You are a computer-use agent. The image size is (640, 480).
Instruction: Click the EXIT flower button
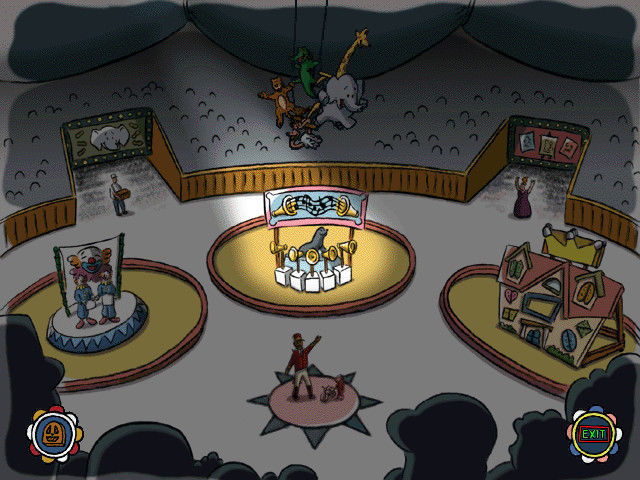click(592, 434)
